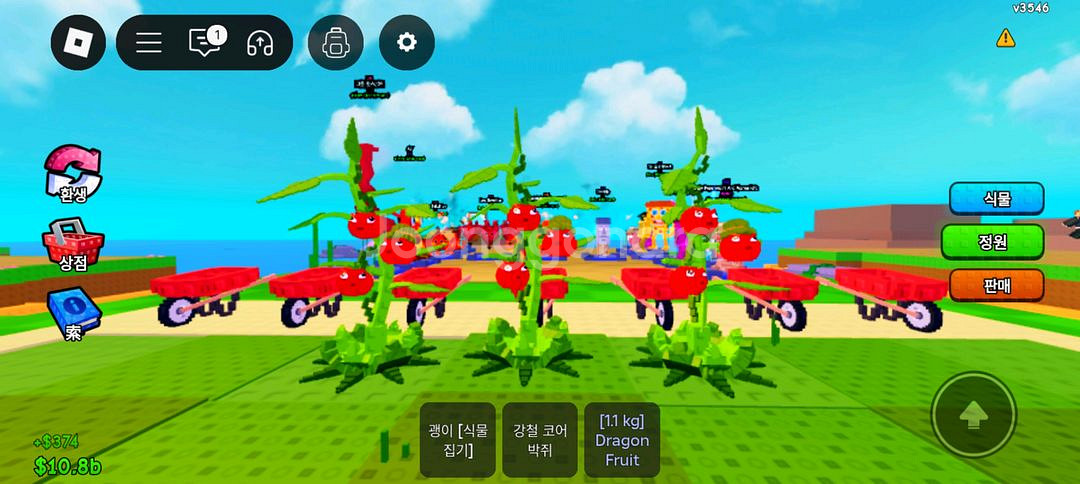
Task: Open the Roblox logo menu
Action: click(78, 43)
